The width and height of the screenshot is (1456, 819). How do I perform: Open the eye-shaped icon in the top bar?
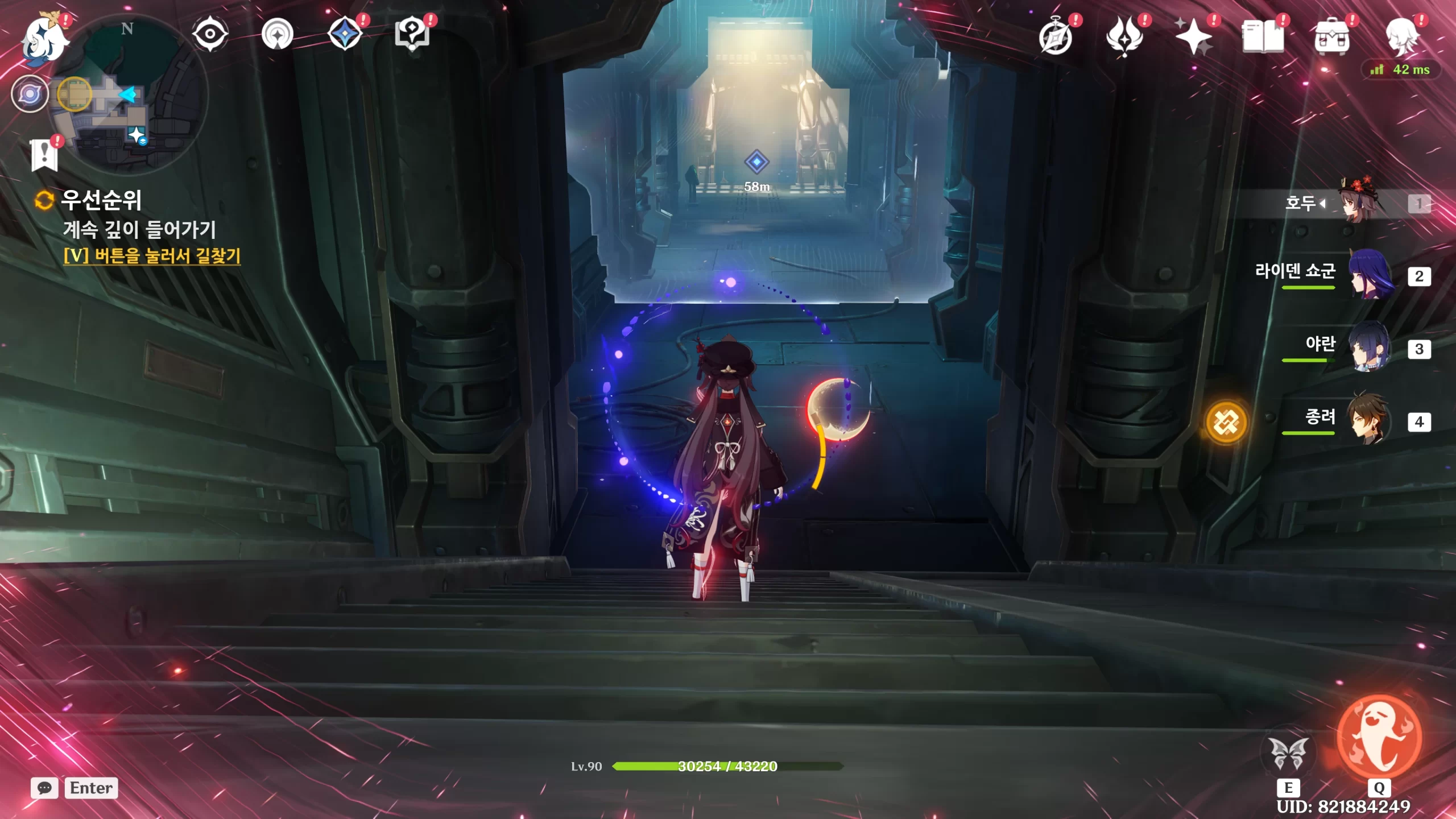point(210,34)
